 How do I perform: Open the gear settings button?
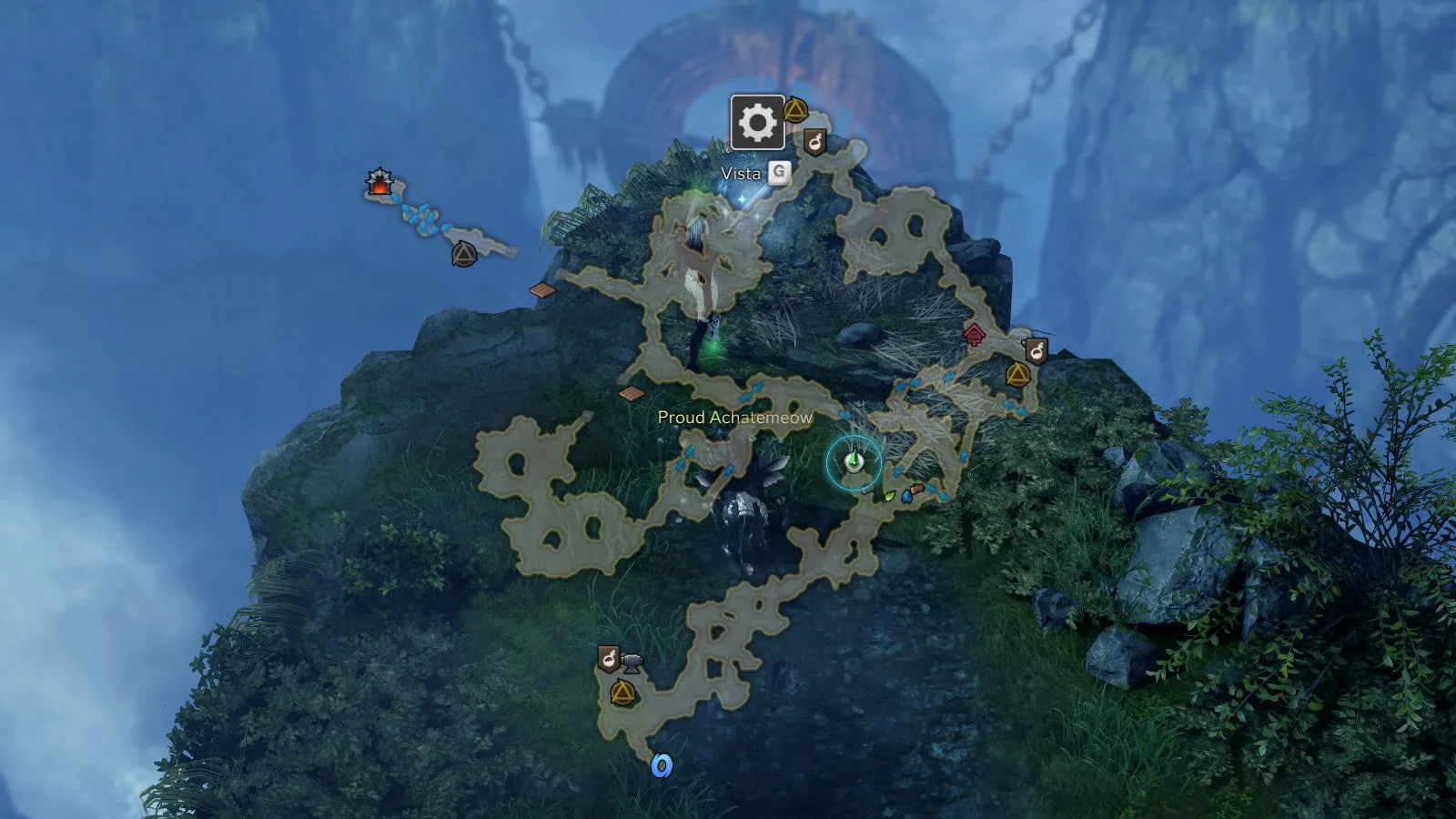coord(757,122)
